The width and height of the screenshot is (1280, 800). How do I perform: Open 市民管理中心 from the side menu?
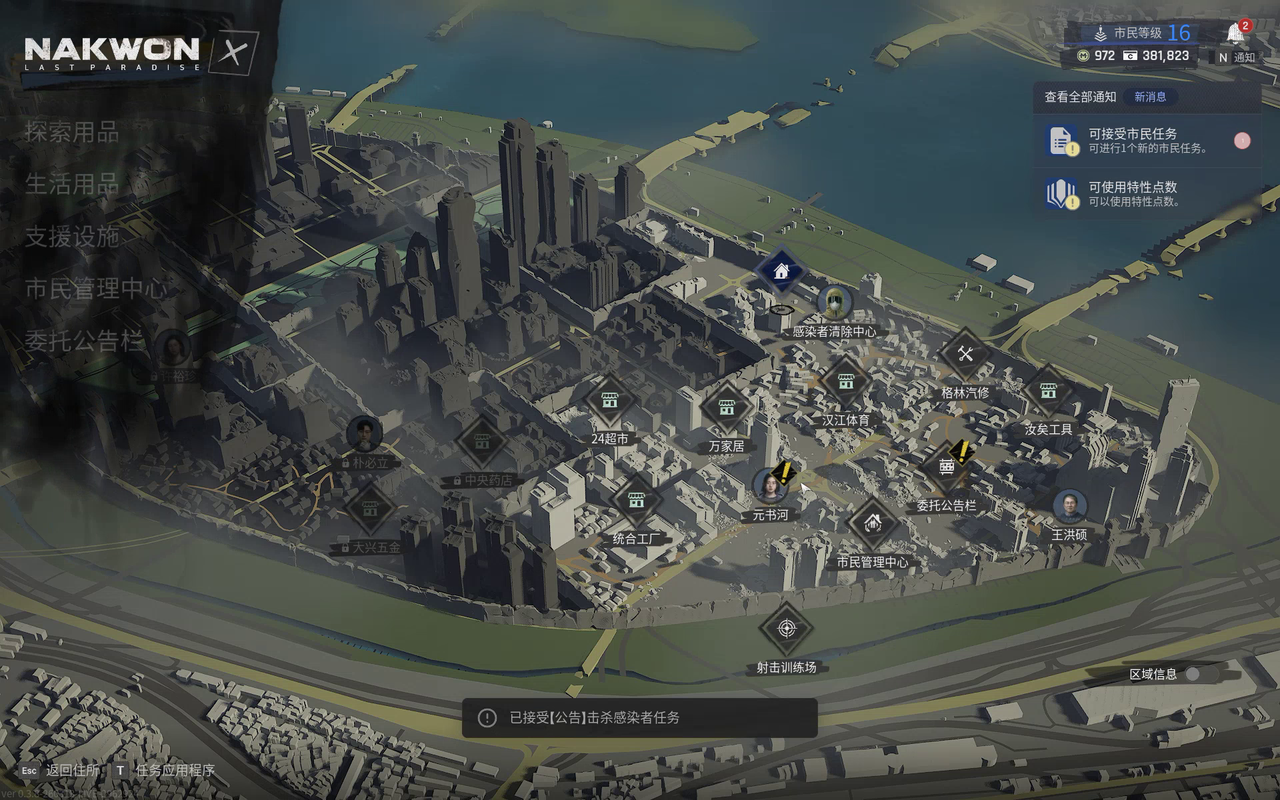97,289
